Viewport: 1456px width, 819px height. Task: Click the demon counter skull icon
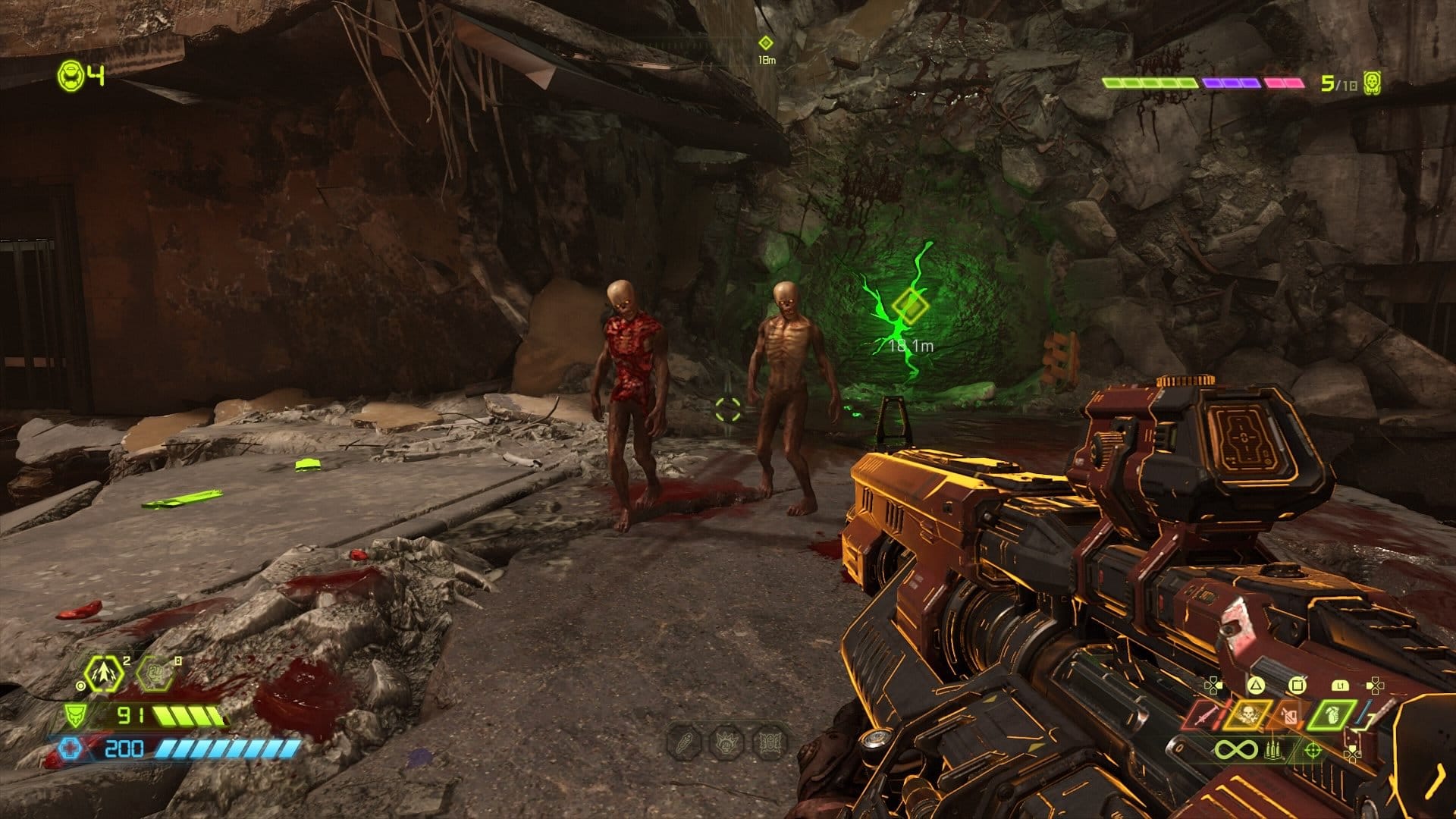[x=1371, y=83]
